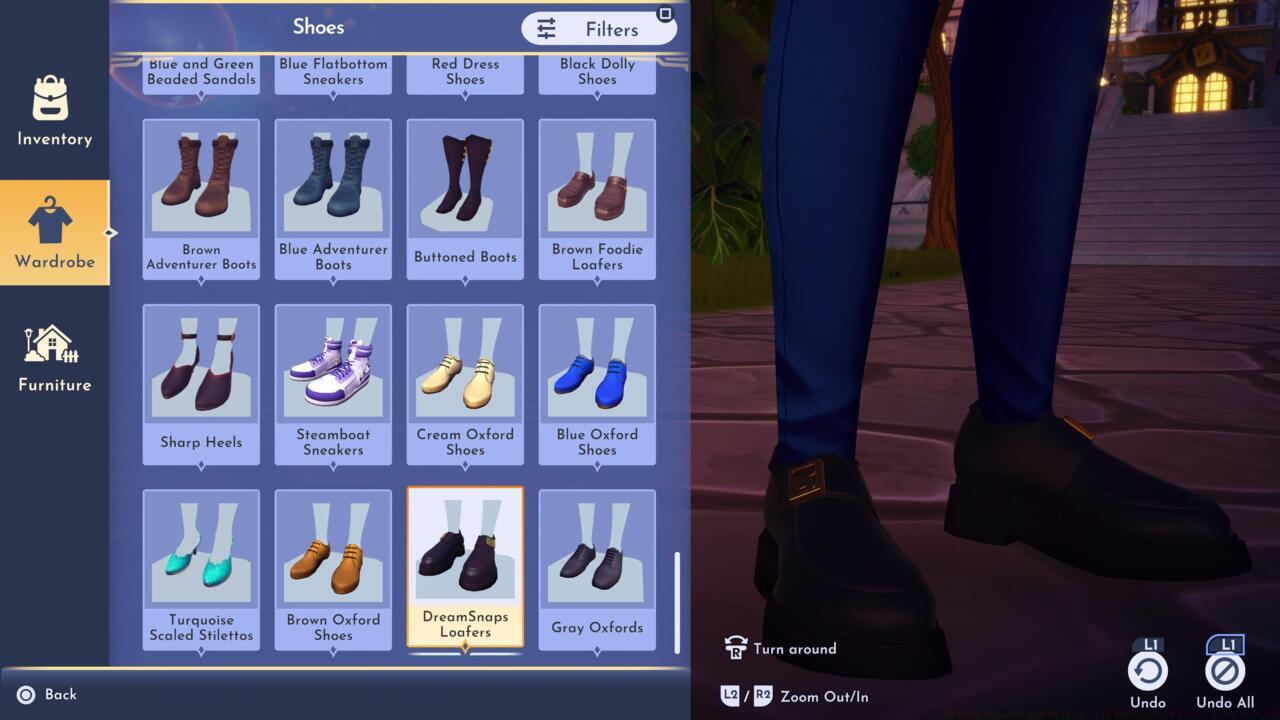Click the Wardrobe hanger icon
The width and height of the screenshot is (1280, 720).
point(54,218)
